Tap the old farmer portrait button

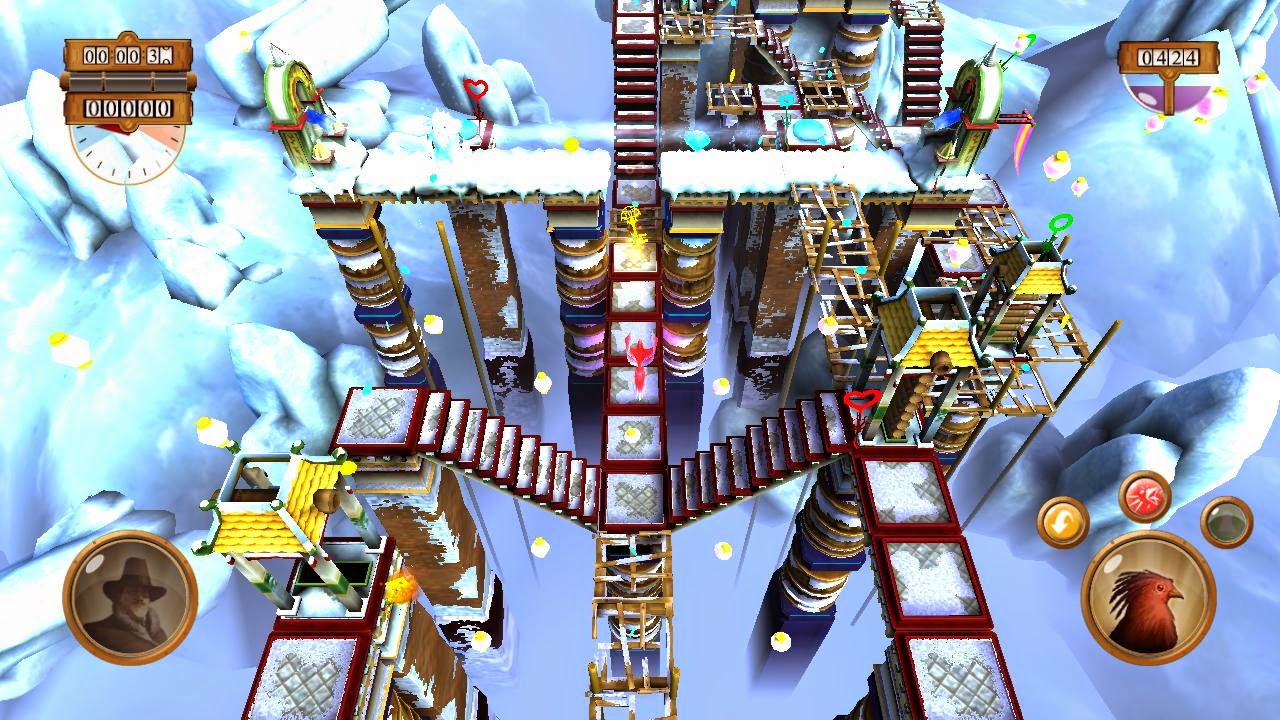tap(126, 588)
